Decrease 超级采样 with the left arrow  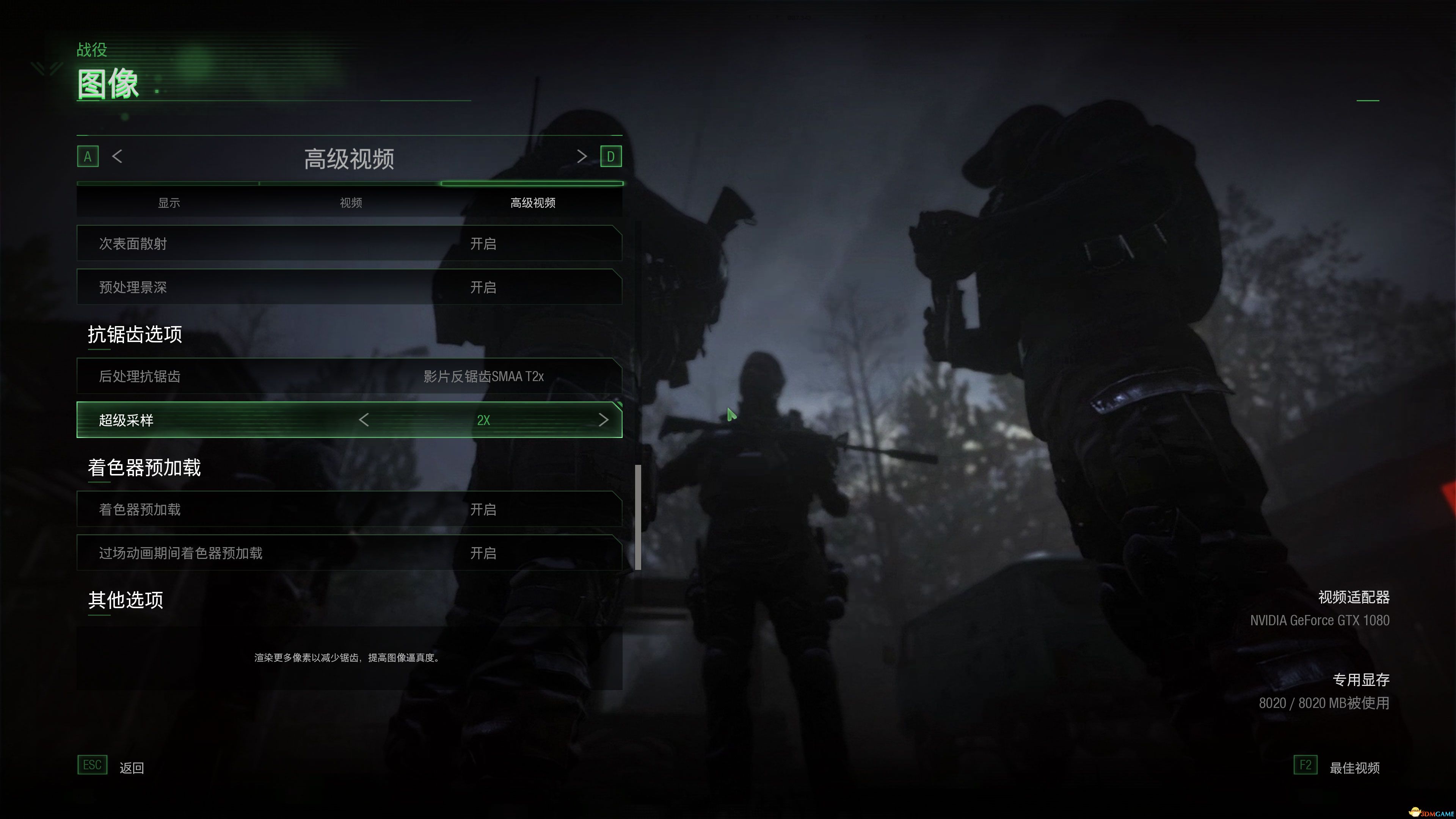(364, 420)
